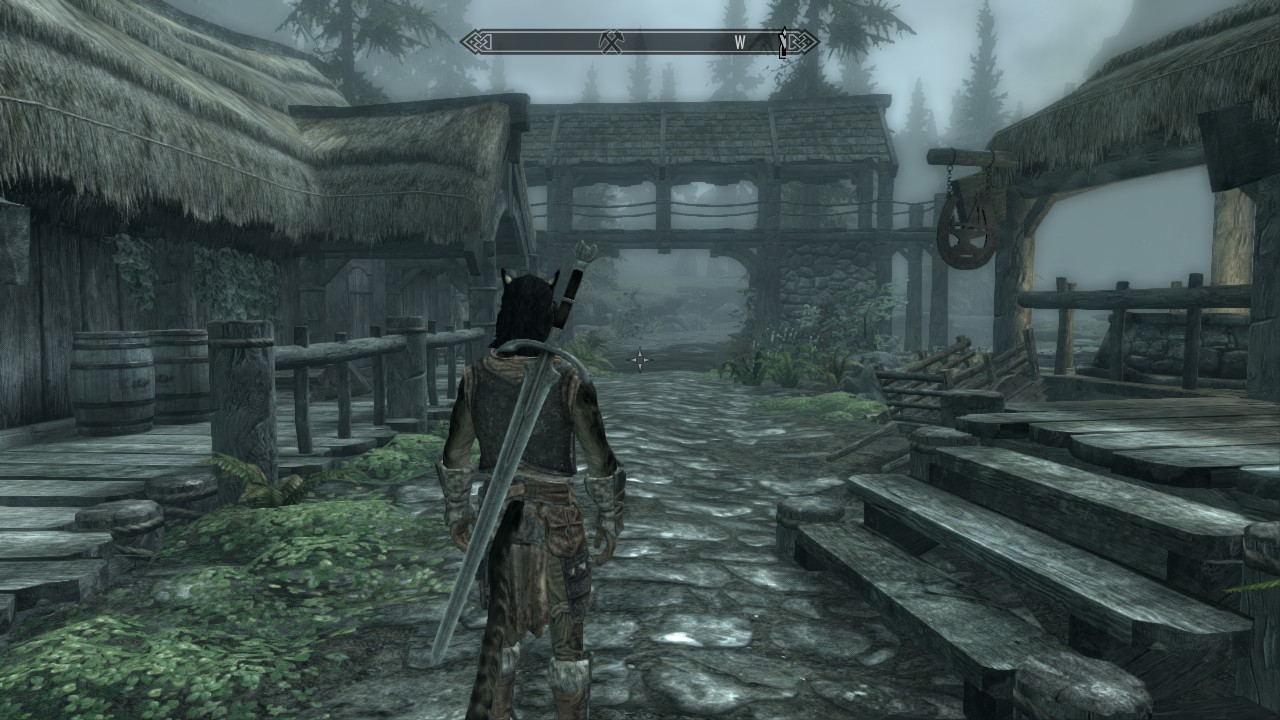Viewport: 1280px width, 720px height.
Task: Select the black location marker at compass edge
Action: pos(784,42)
